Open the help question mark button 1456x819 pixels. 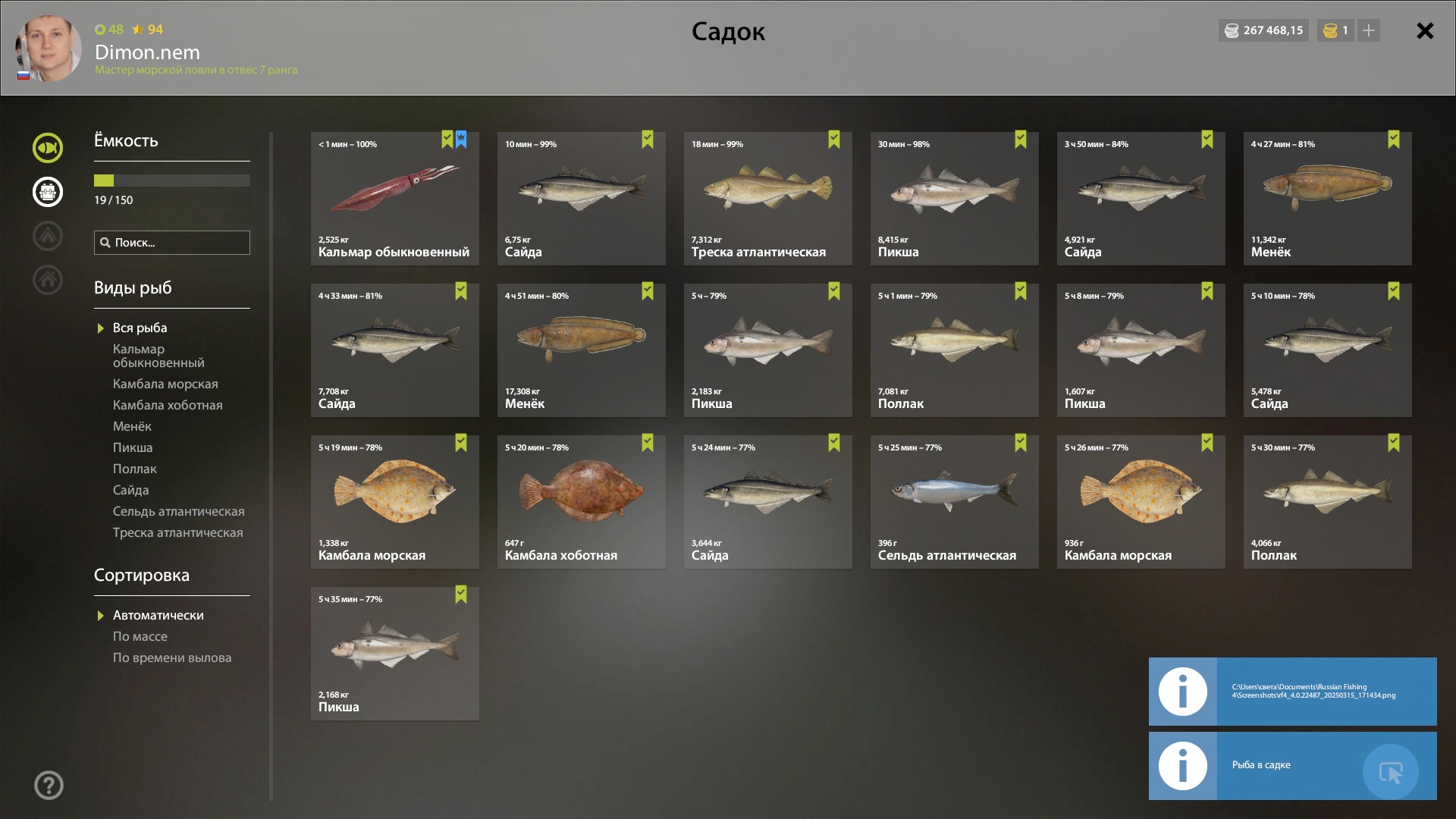pyautogui.click(x=49, y=786)
